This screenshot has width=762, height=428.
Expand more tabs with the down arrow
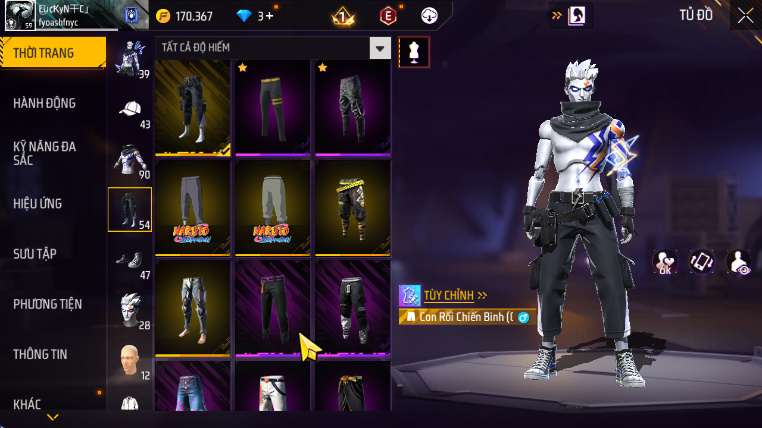pyautogui.click(x=52, y=417)
